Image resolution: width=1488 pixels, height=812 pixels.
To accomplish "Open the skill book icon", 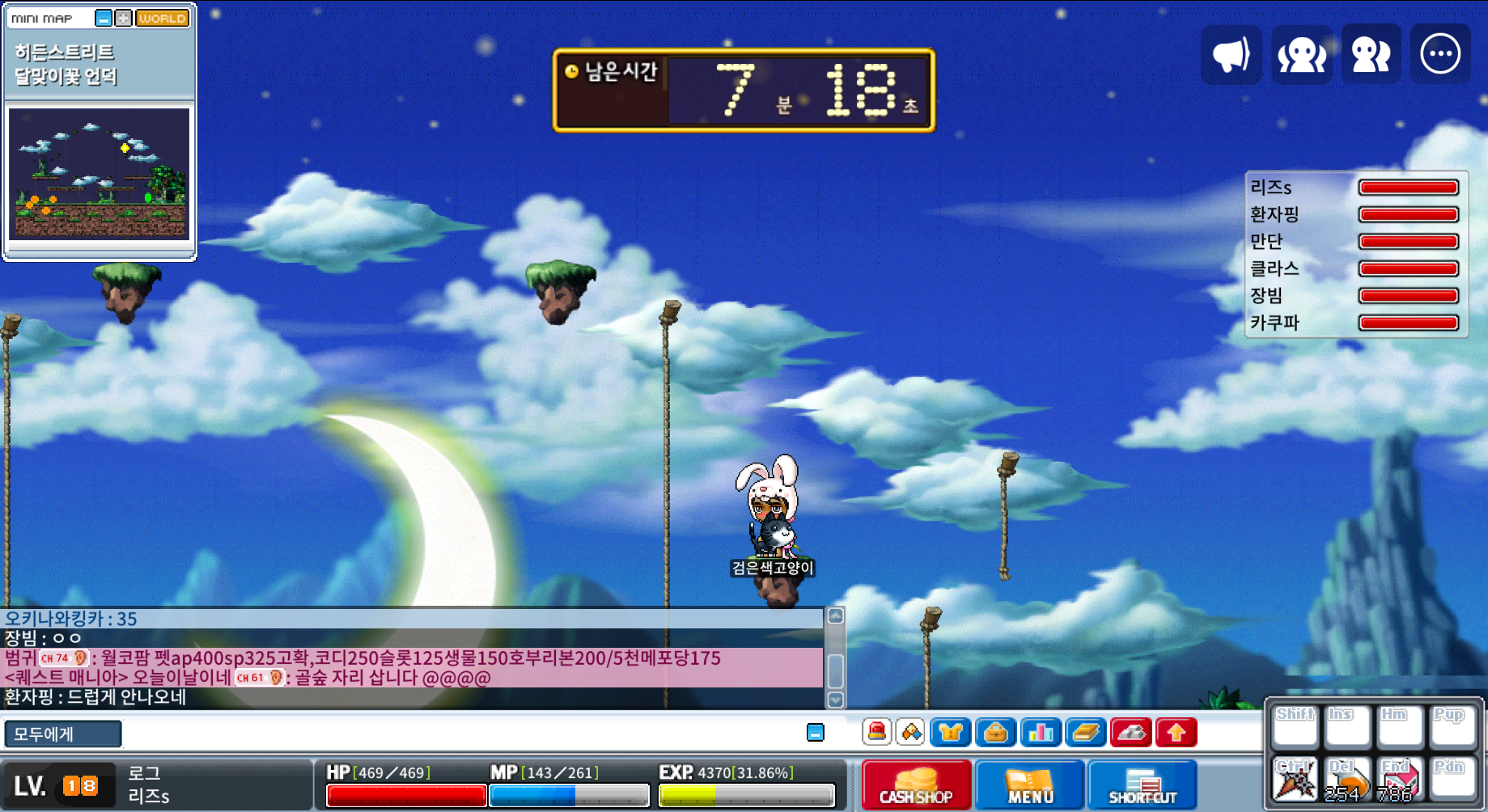I will point(1086,733).
